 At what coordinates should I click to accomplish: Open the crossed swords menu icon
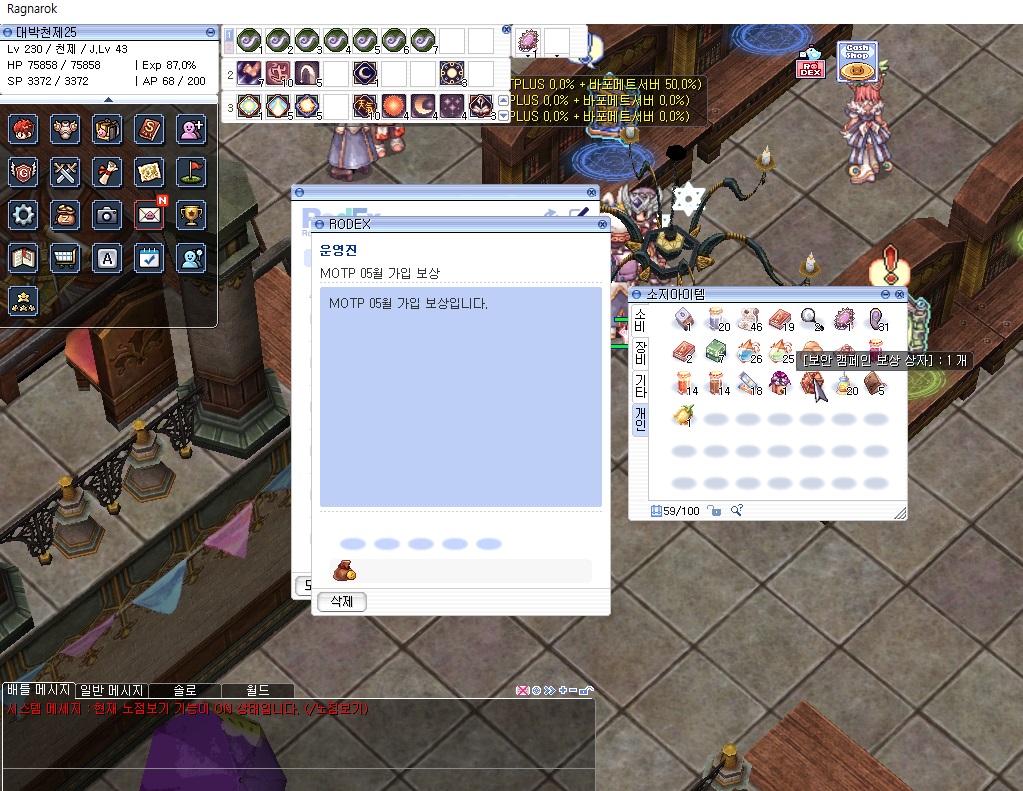[x=65, y=171]
